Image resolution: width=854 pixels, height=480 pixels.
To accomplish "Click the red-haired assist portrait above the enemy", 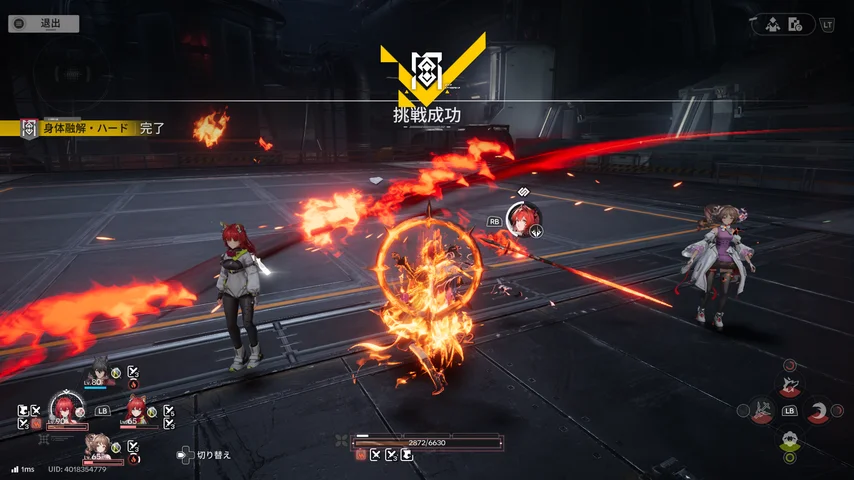I will (522, 218).
